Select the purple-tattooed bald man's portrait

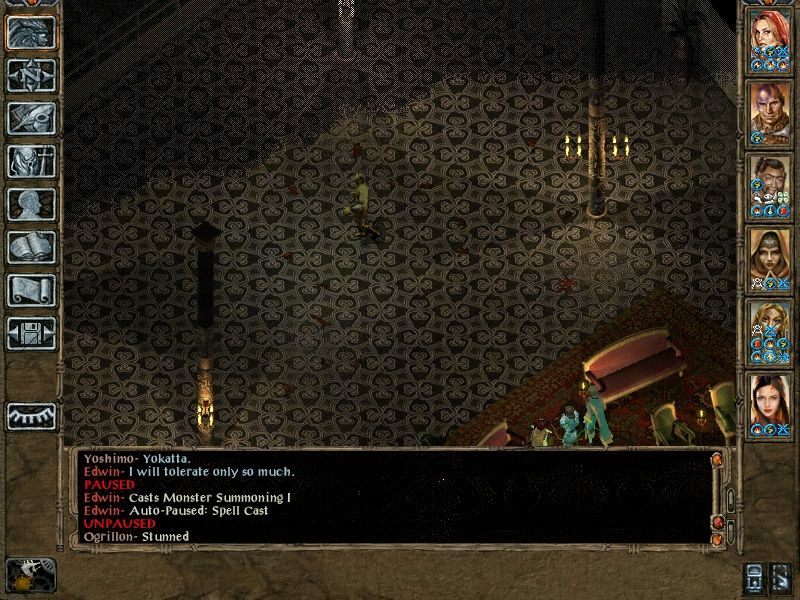coord(770,110)
